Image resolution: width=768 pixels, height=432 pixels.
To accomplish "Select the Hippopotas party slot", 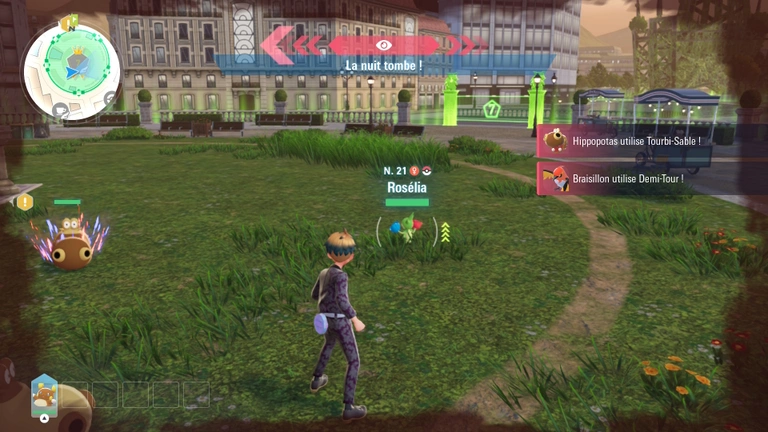I will (43, 393).
